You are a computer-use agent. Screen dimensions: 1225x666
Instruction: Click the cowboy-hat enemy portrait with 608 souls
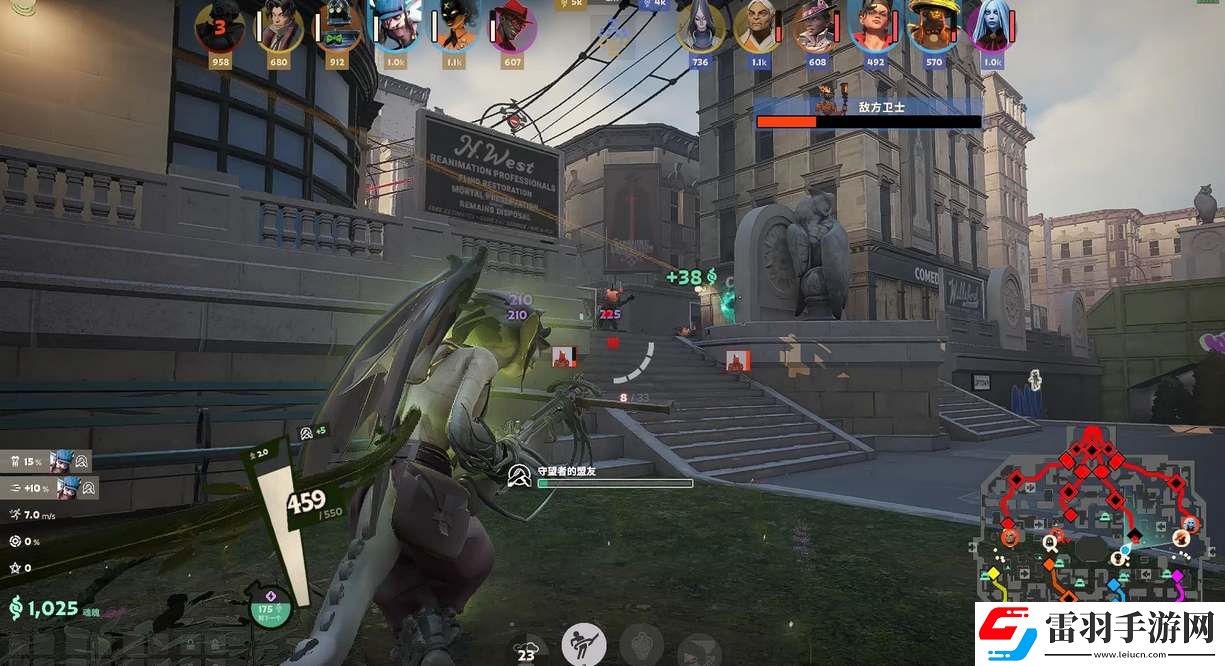pos(817,27)
